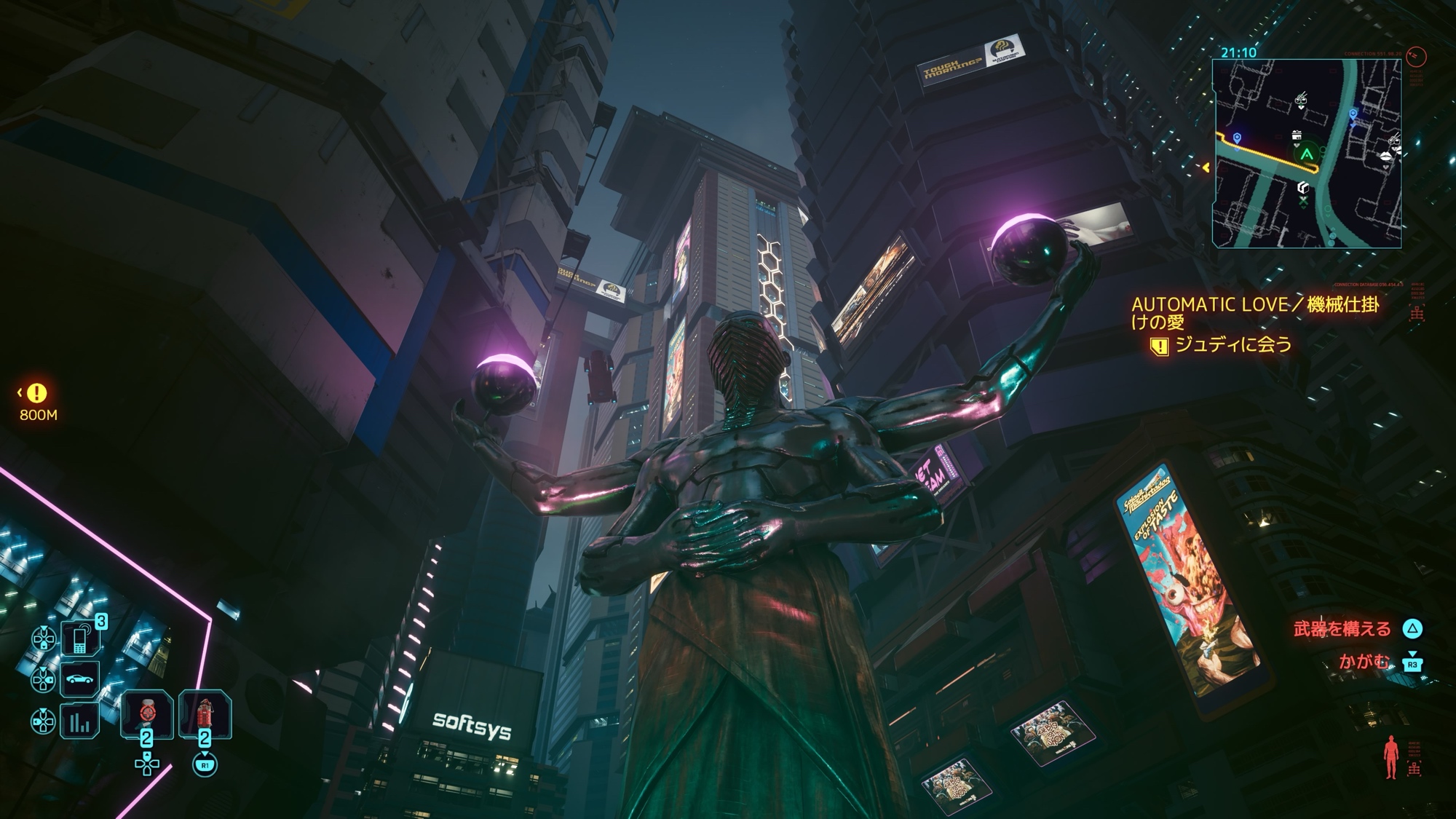
Task: Use the health inhaler consumable slot
Action: (x=147, y=714)
